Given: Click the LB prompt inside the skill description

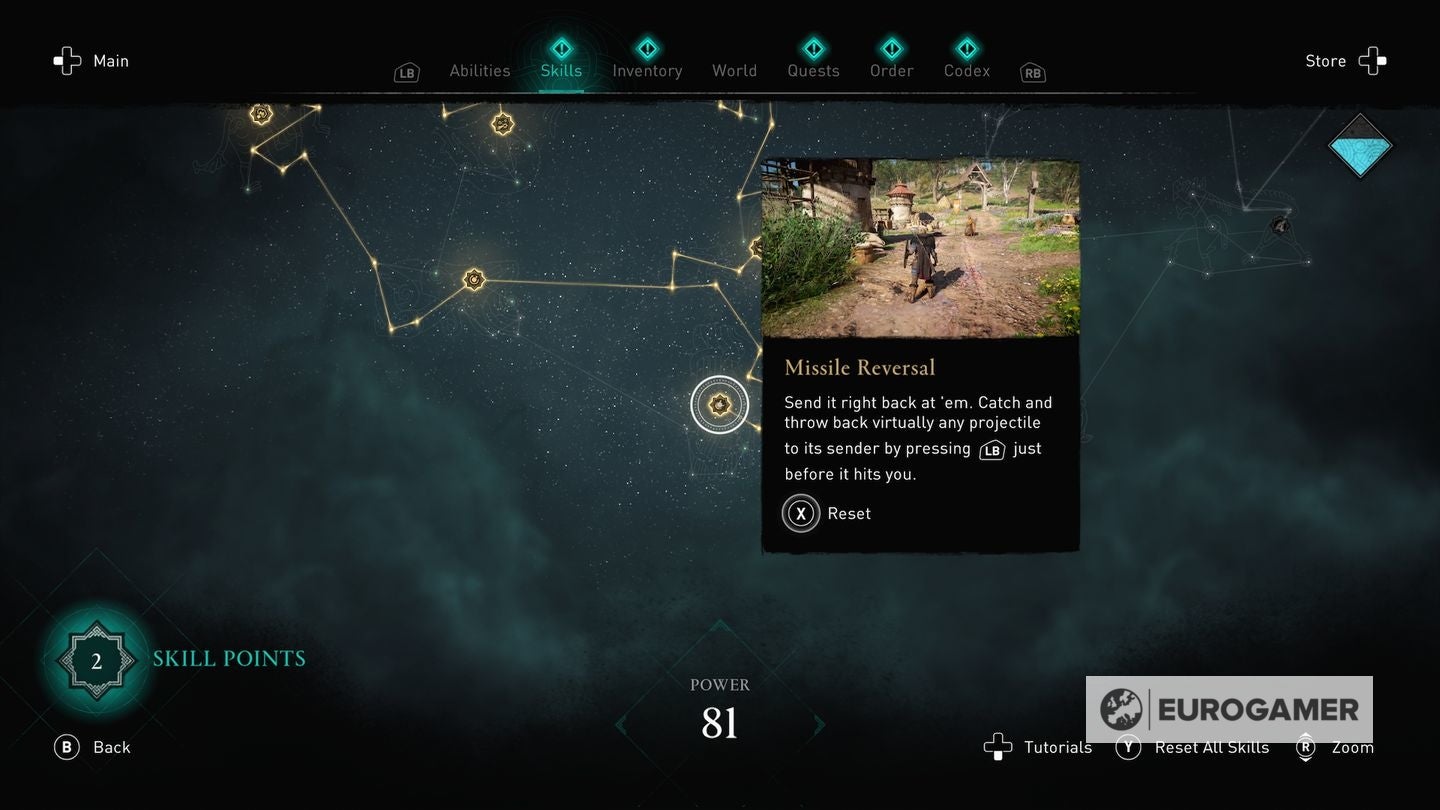Looking at the screenshot, I should click(x=990, y=450).
